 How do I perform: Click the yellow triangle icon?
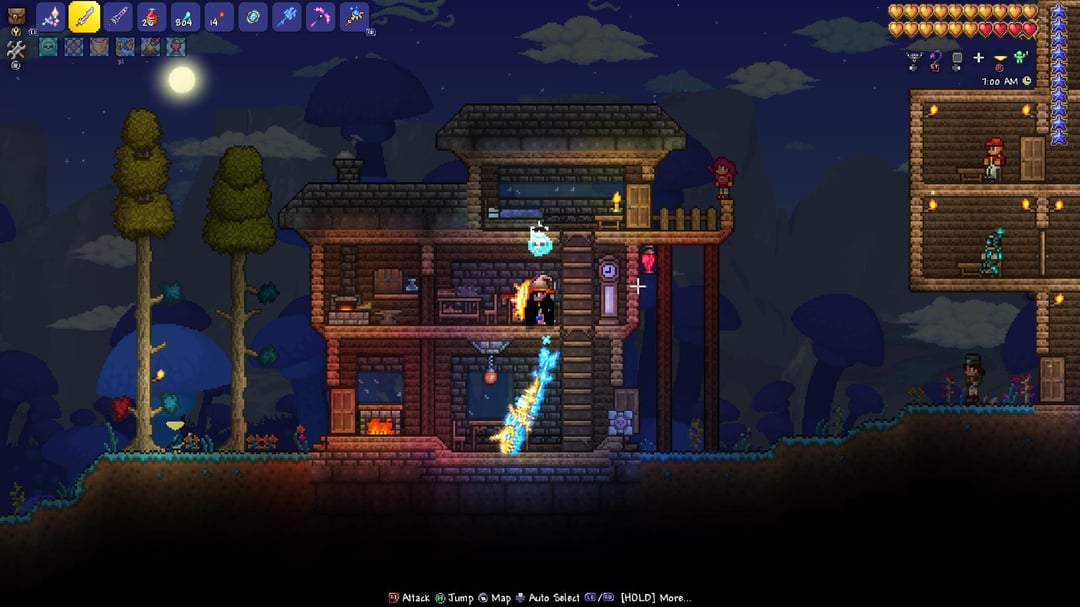coord(999,57)
